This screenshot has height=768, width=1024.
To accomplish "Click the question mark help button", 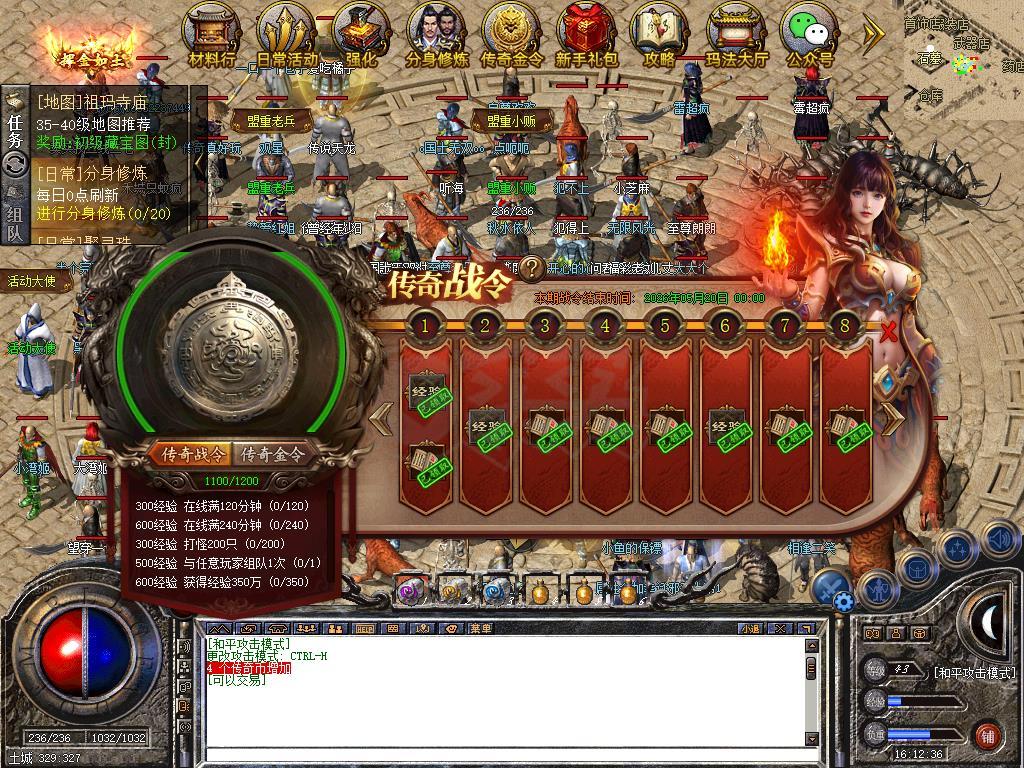I will pos(532,268).
